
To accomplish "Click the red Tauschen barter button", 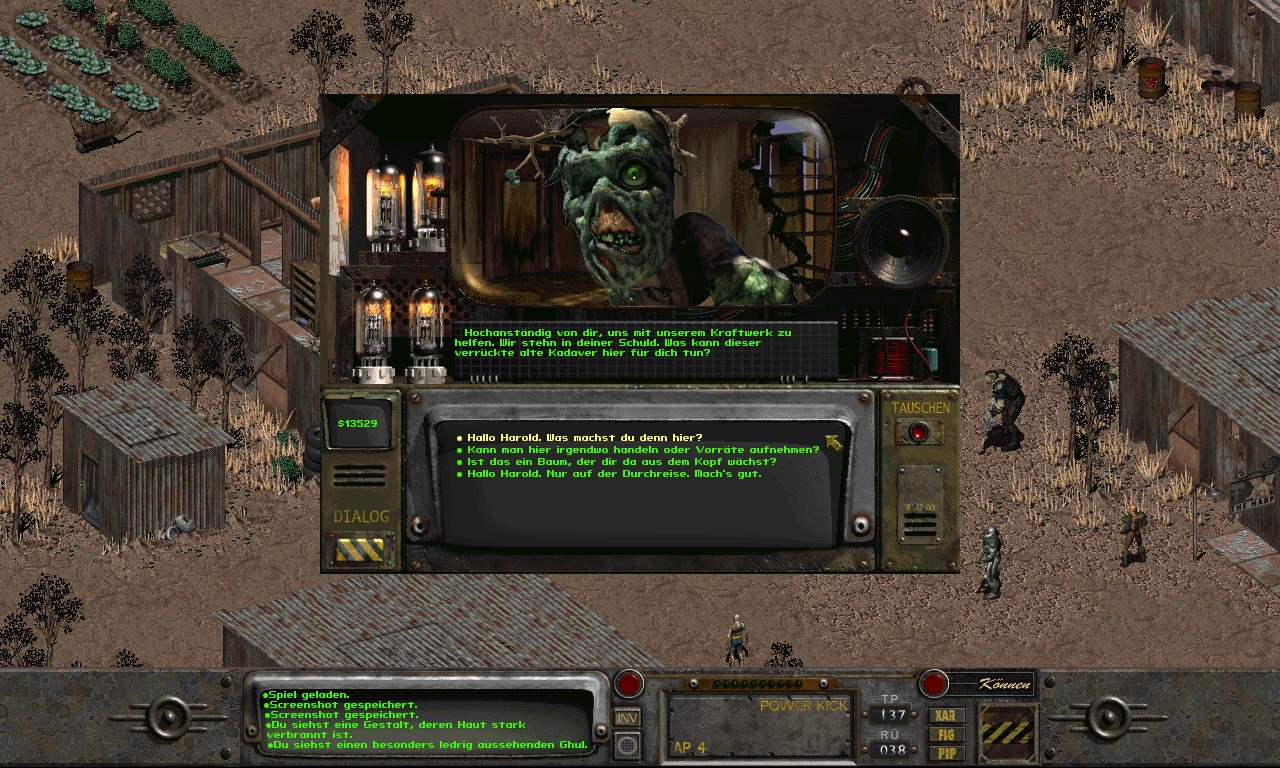I will (x=920, y=432).
